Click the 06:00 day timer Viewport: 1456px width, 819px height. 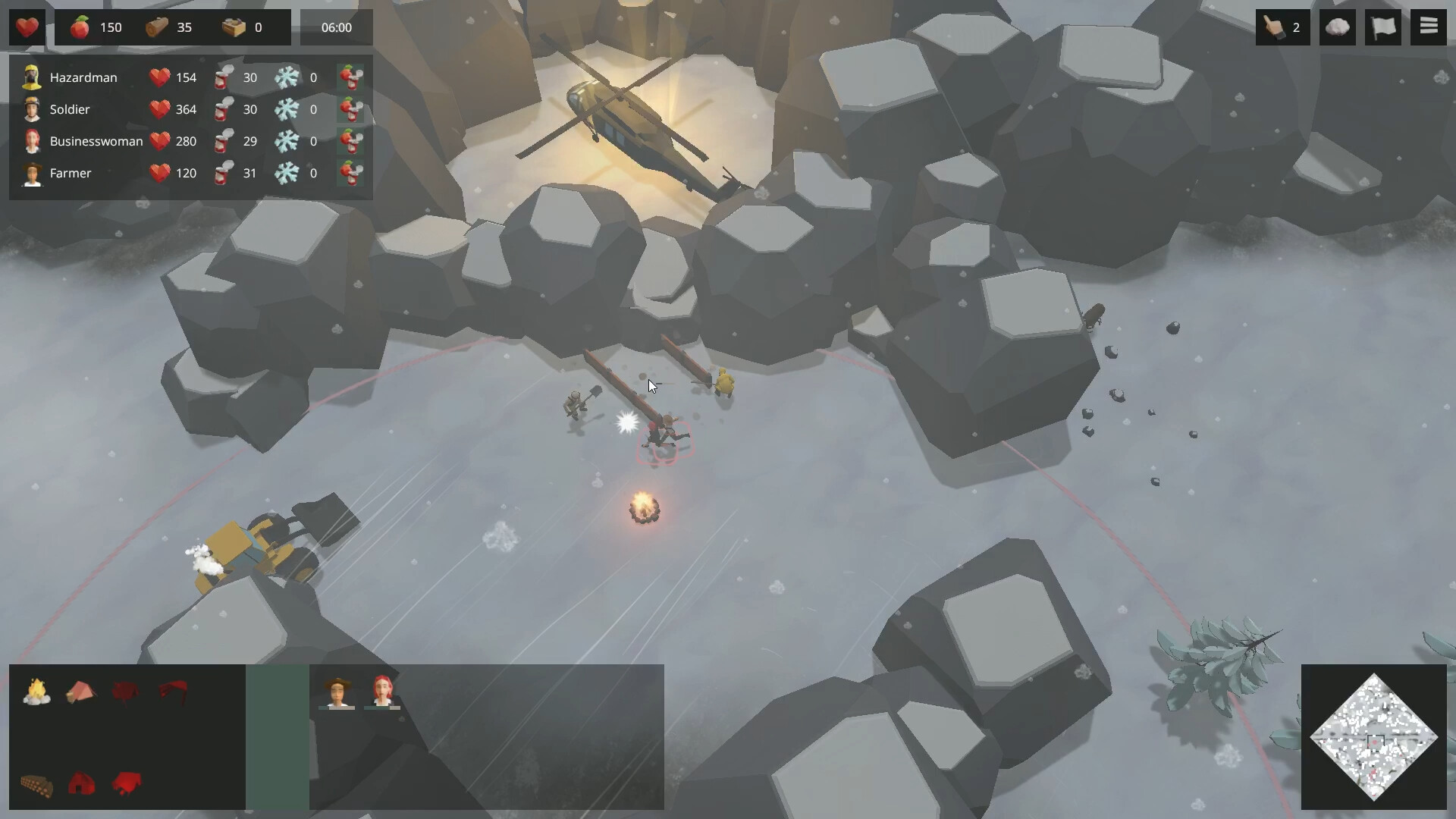click(x=336, y=27)
